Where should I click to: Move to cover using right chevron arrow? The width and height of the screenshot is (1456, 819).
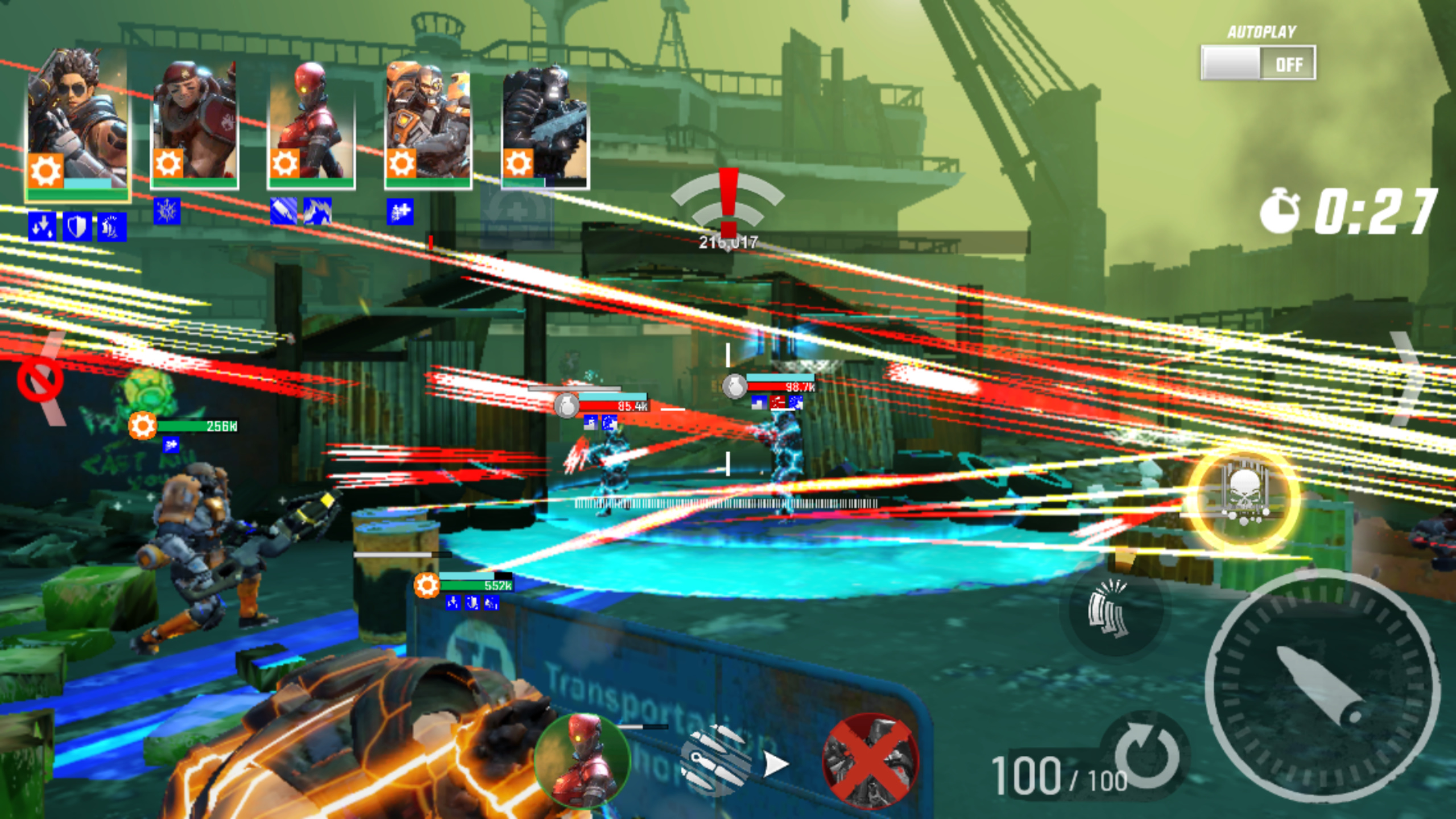click(1408, 378)
